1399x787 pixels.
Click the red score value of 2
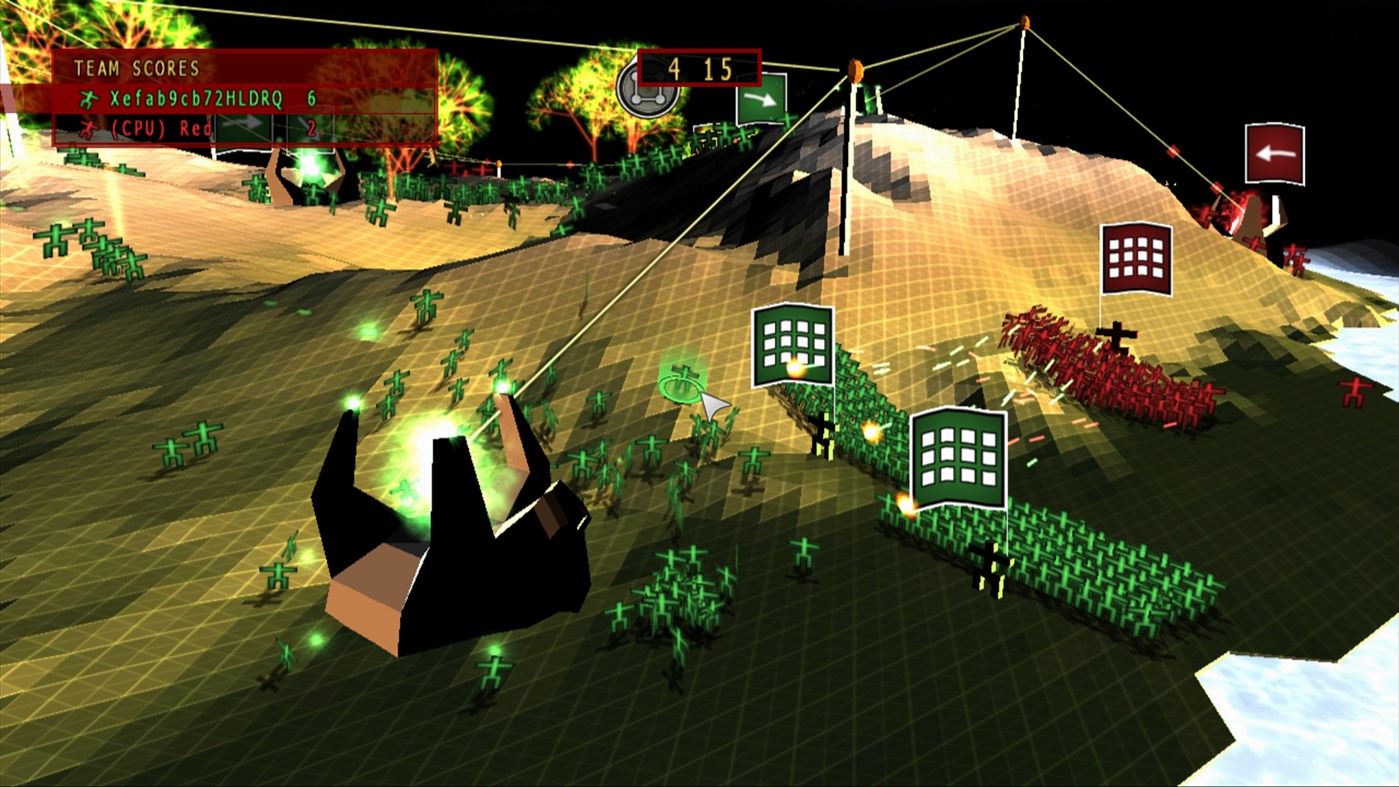pyautogui.click(x=310, y=128)
